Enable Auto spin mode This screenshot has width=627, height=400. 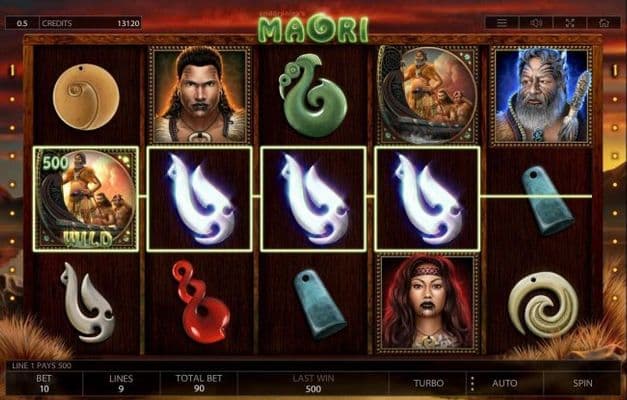pyautogui.click(x=505, y=383)
